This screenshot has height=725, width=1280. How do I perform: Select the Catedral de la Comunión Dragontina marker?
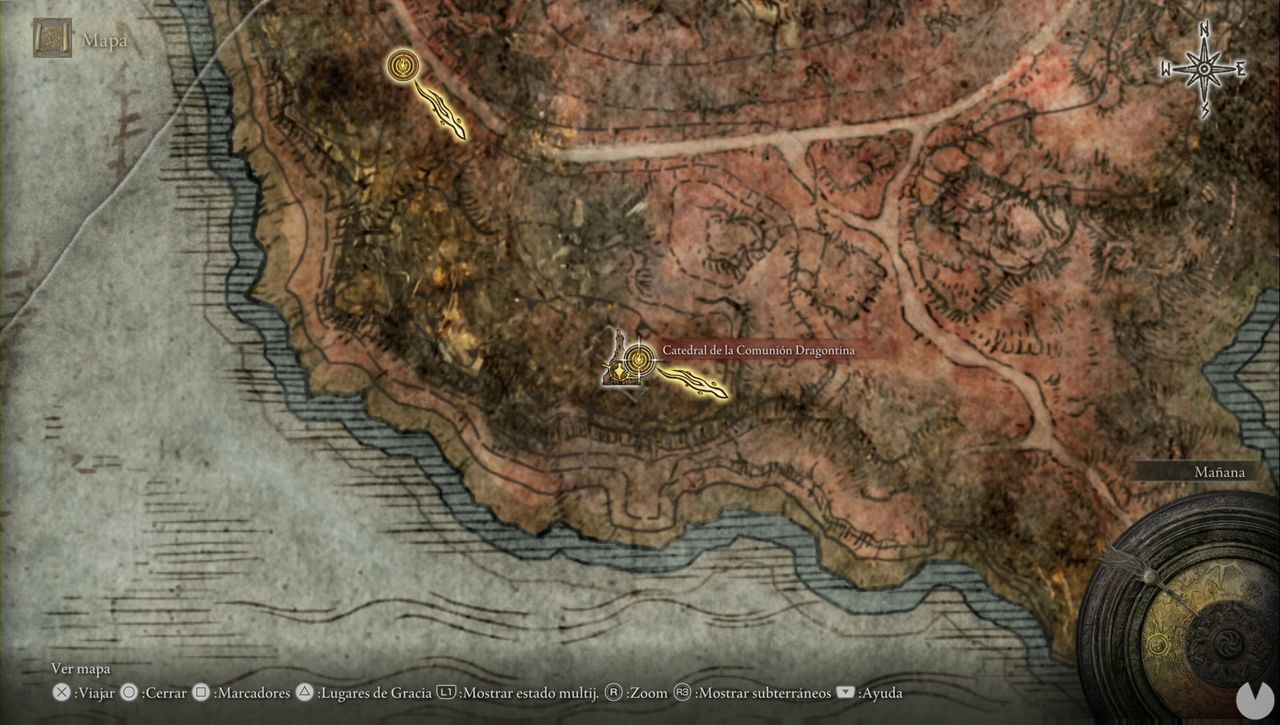tap(757, 350)
